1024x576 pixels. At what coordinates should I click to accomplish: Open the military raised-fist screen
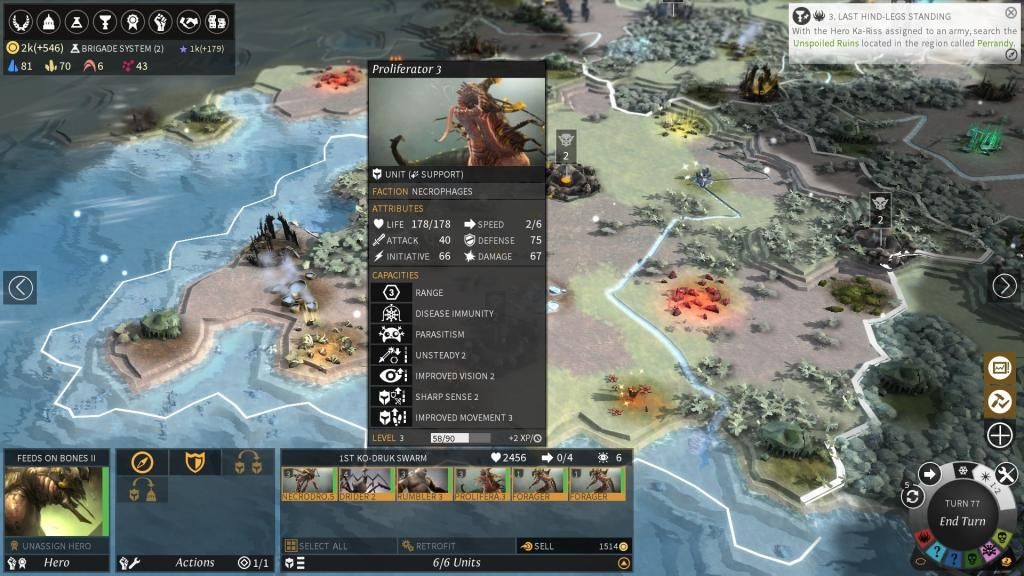point(159,21)
